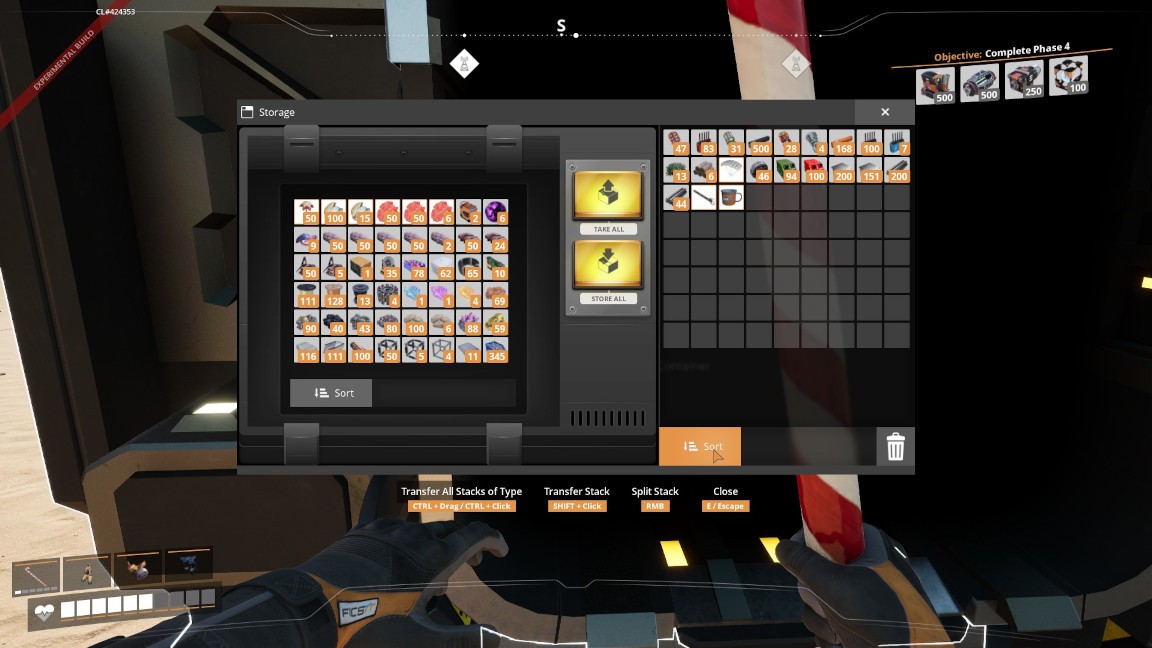Select the inventory stack of 500
The height and width of the screenshot is (648, 1152).
(x=759, y=142)
